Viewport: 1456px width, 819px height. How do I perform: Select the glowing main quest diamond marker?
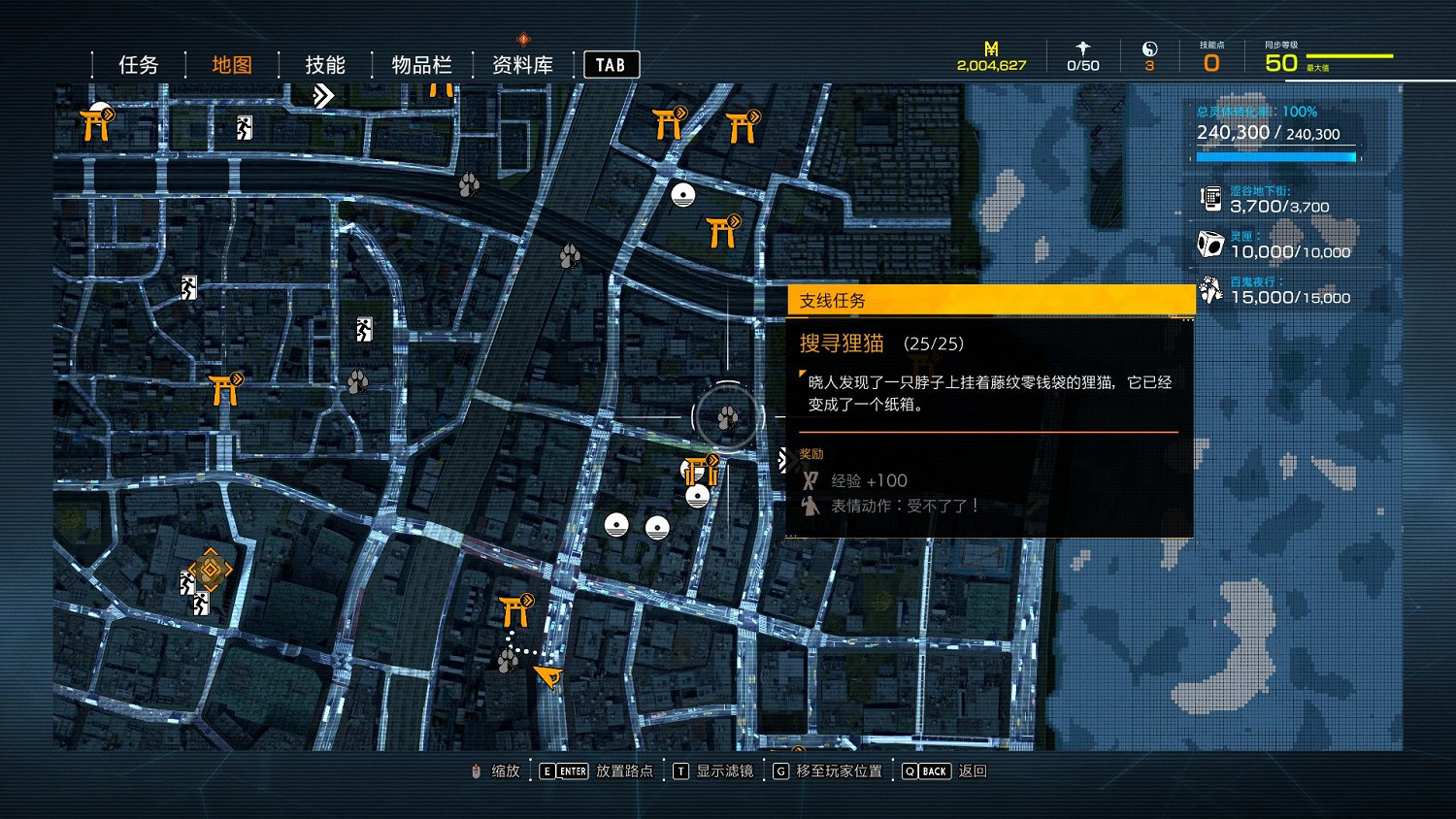[x=212, y=568]
